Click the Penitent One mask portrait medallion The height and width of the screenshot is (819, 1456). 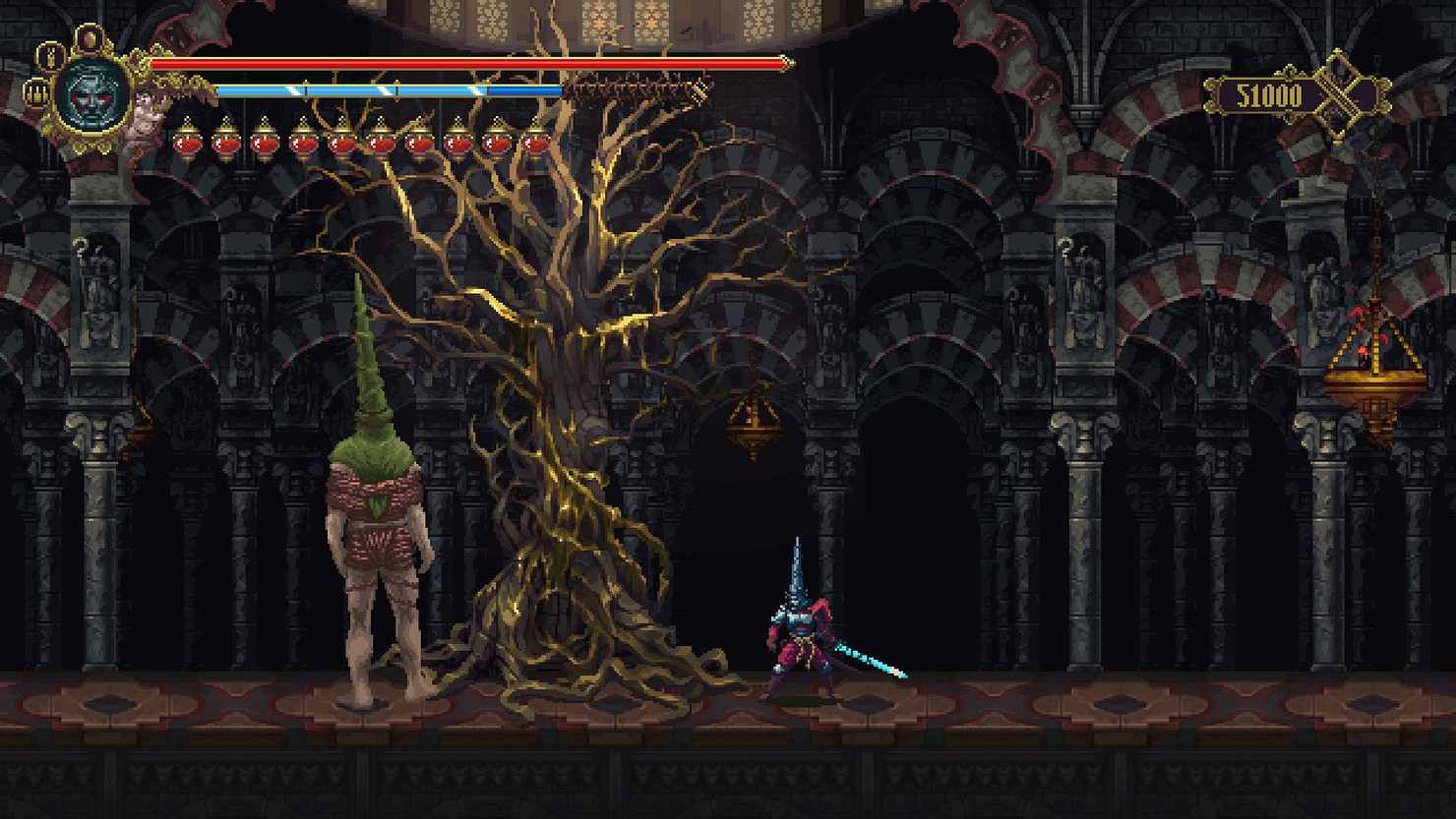(x=92, y=92)
